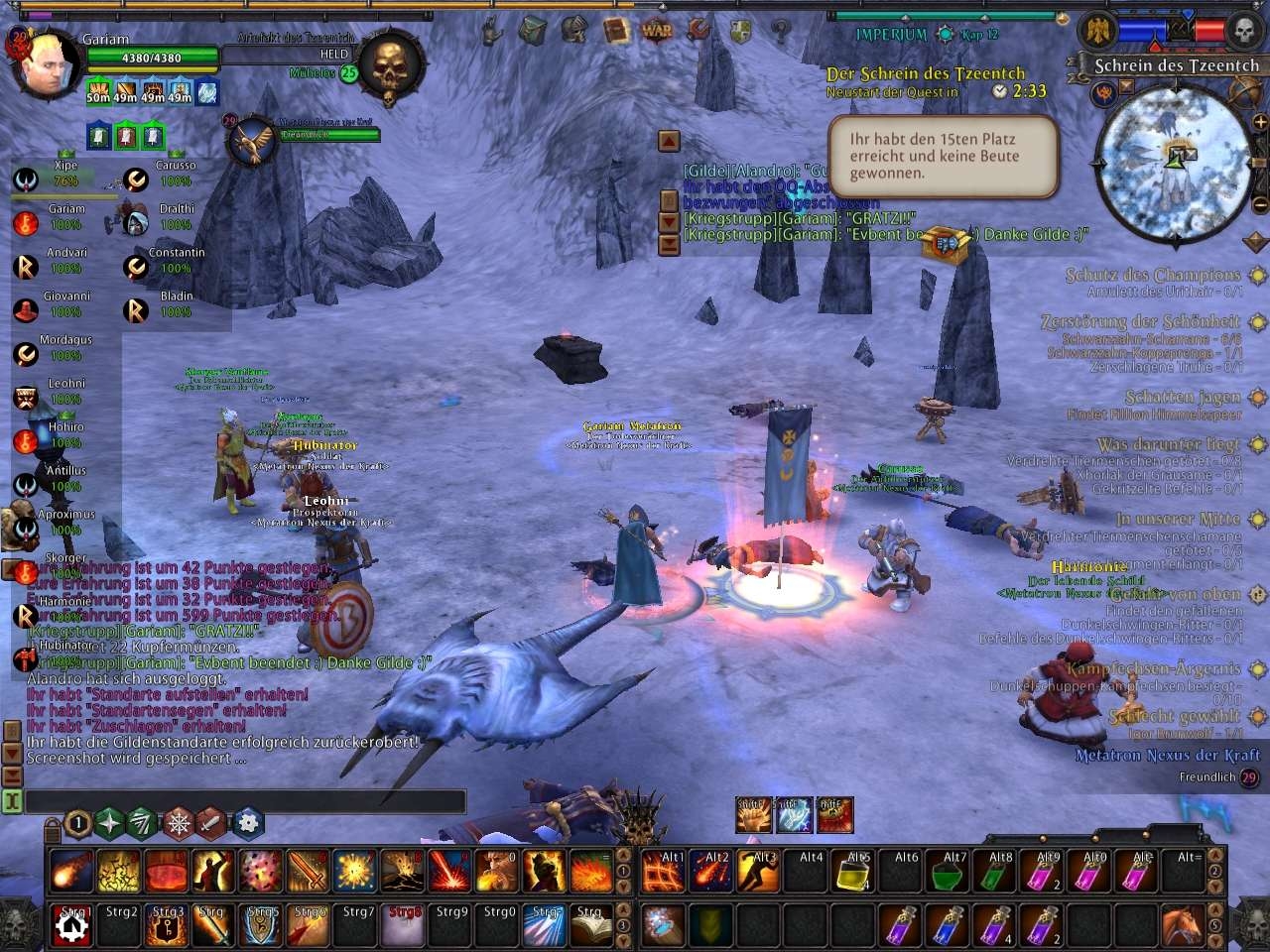Open the character helmet menu icon
This screenshot has height=952, width=1270.
pos(573,30)
